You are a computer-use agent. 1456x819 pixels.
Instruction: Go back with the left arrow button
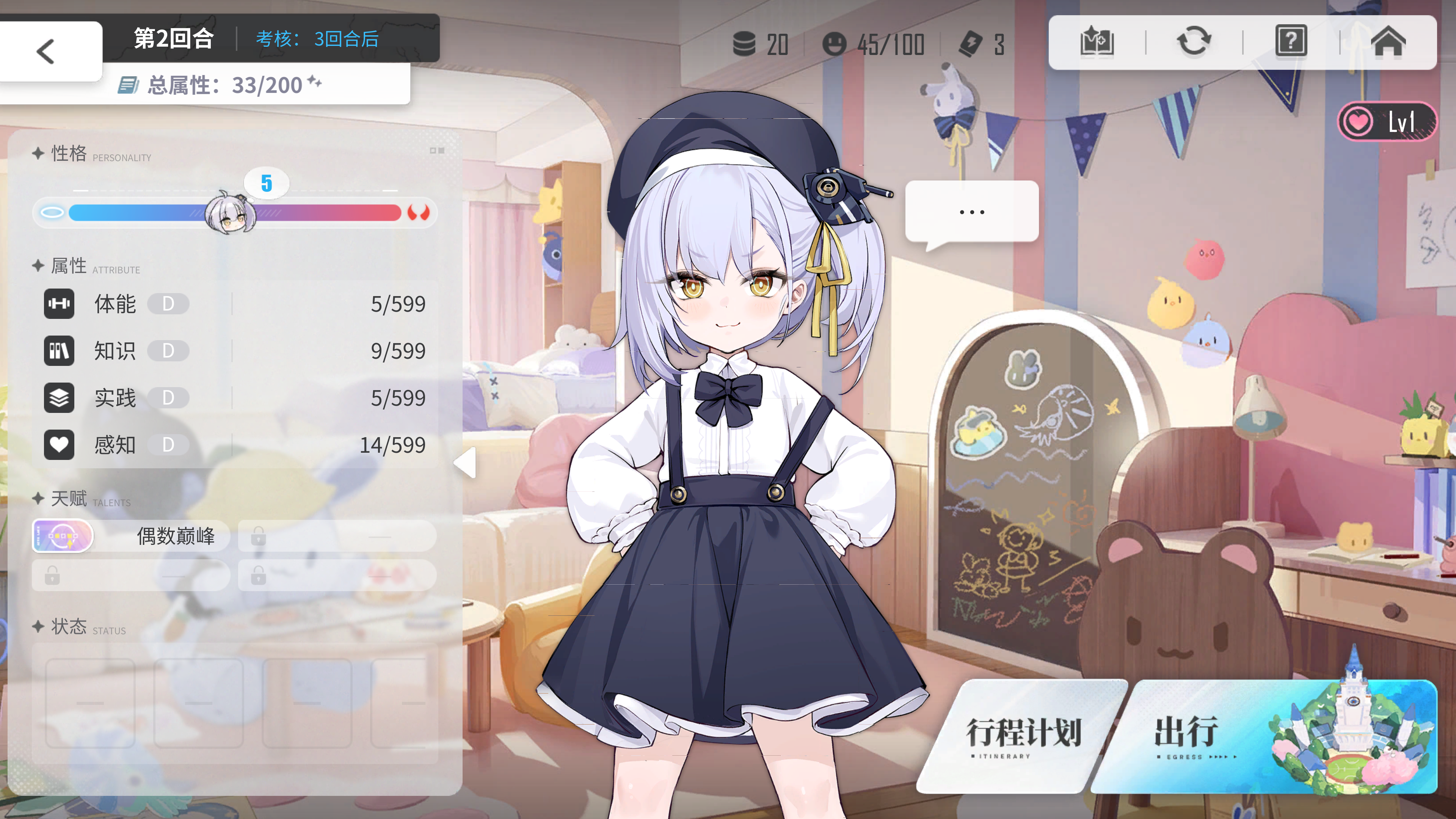point(46,52)
